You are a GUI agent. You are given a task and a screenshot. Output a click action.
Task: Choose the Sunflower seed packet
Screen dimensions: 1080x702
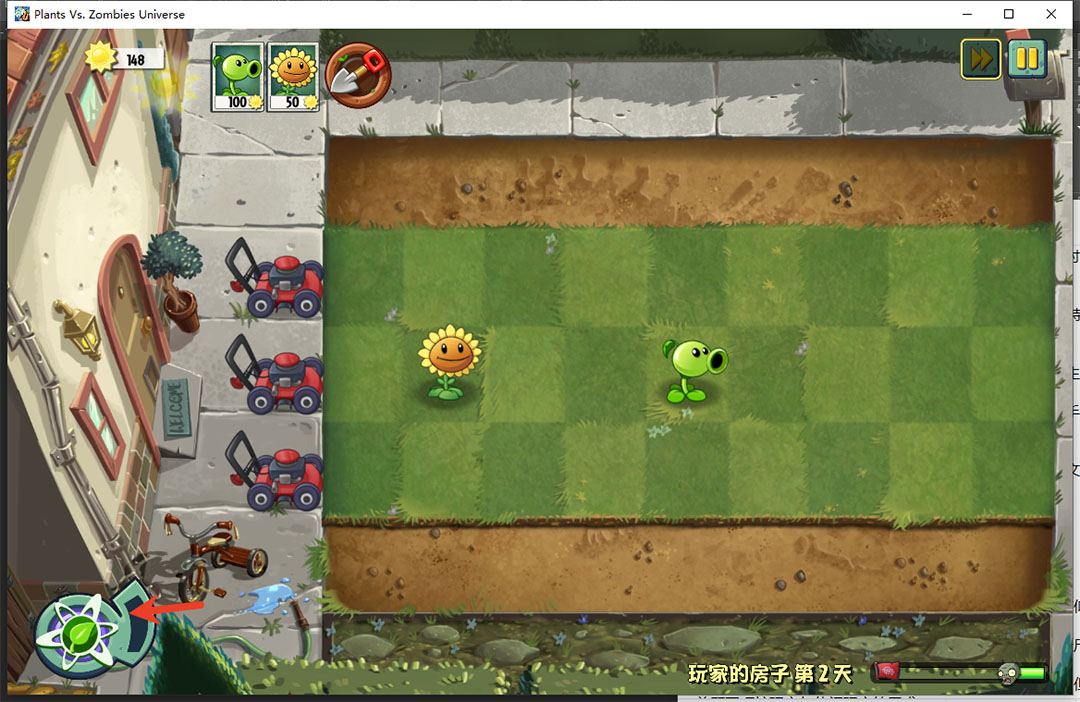tap(293, 76)
